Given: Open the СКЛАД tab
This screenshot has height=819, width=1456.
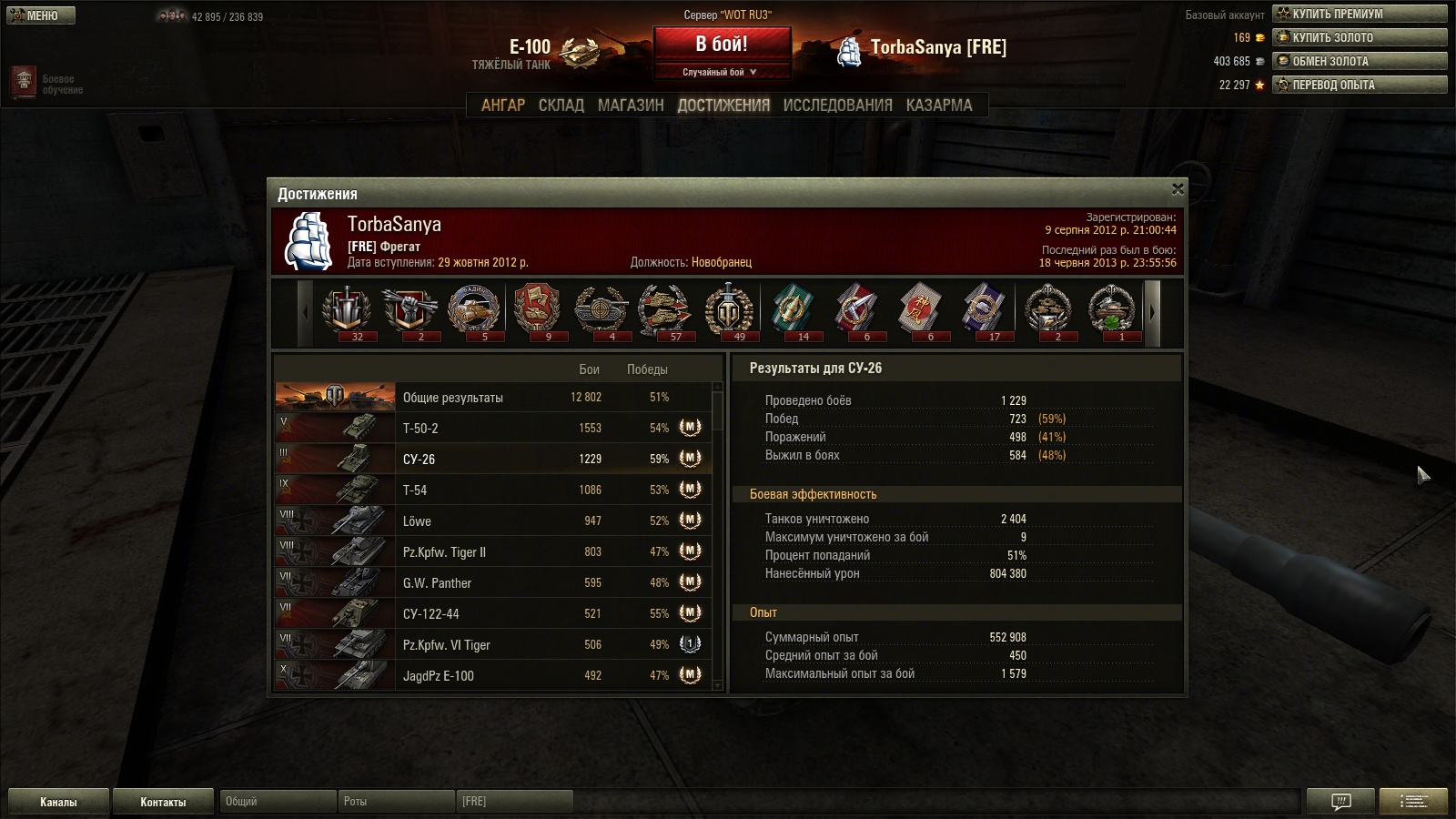Looking at the screenshot, I should (561, 106).
